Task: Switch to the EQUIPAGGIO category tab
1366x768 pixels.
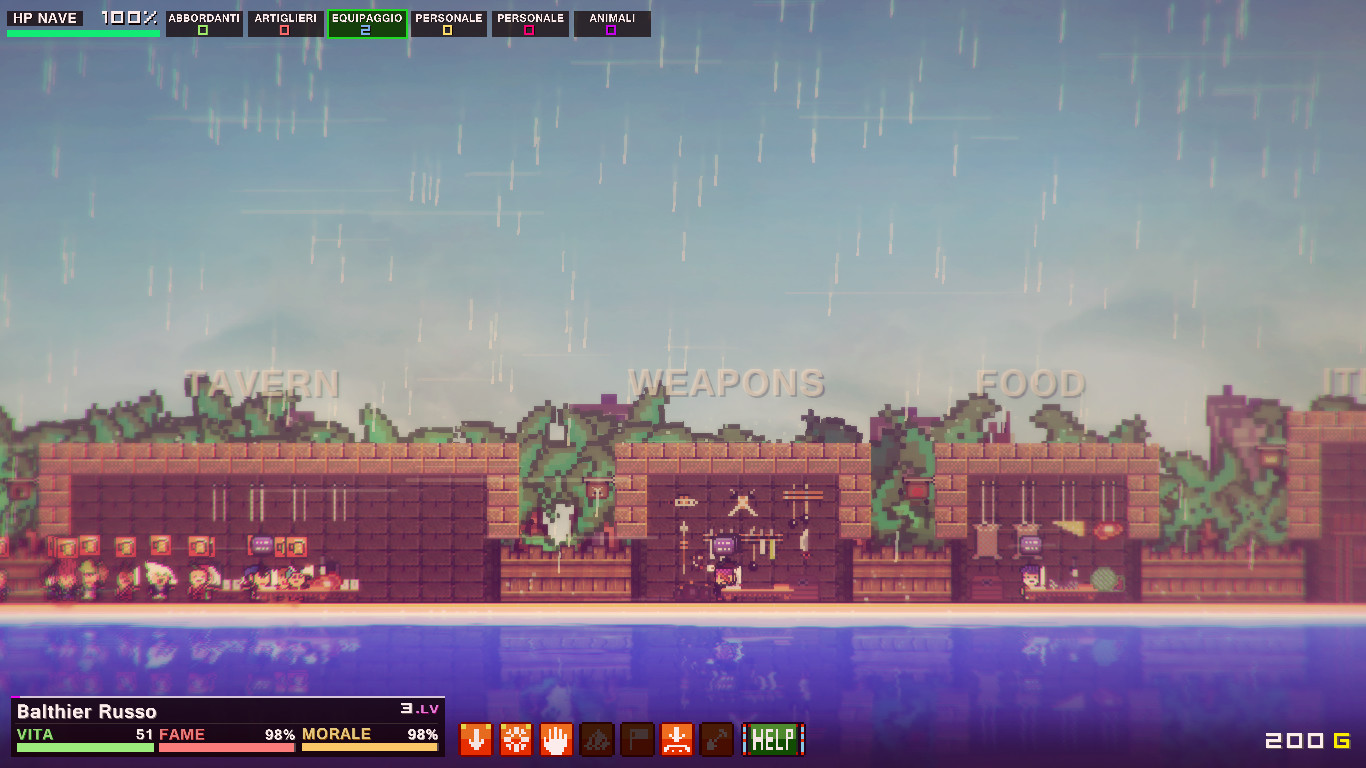Action: pos(367,17)
